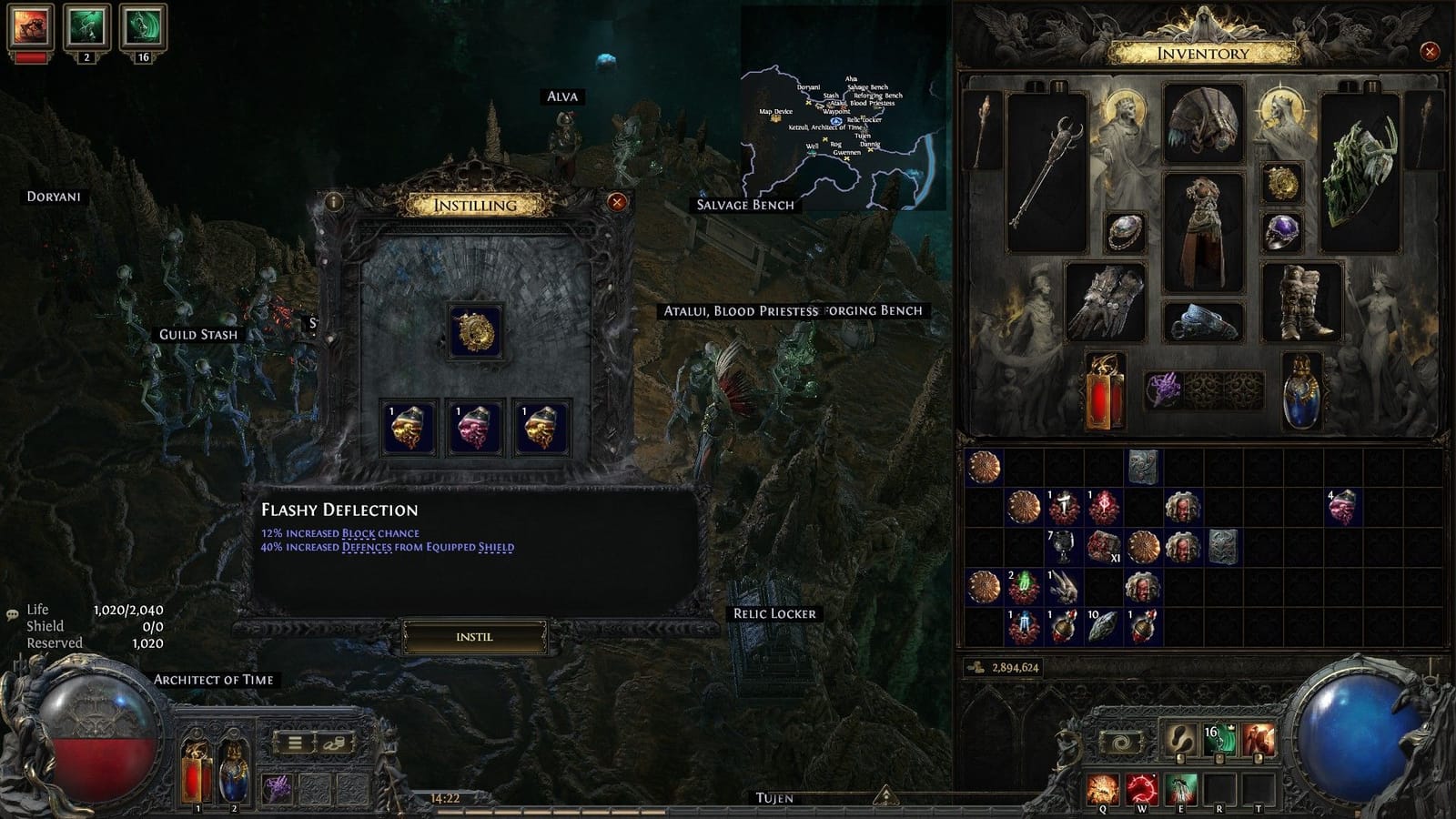This screenshot has width=1456, height=819.
Task: Select the pink distilled emotion in Instilling window
Action: [472, 426]
